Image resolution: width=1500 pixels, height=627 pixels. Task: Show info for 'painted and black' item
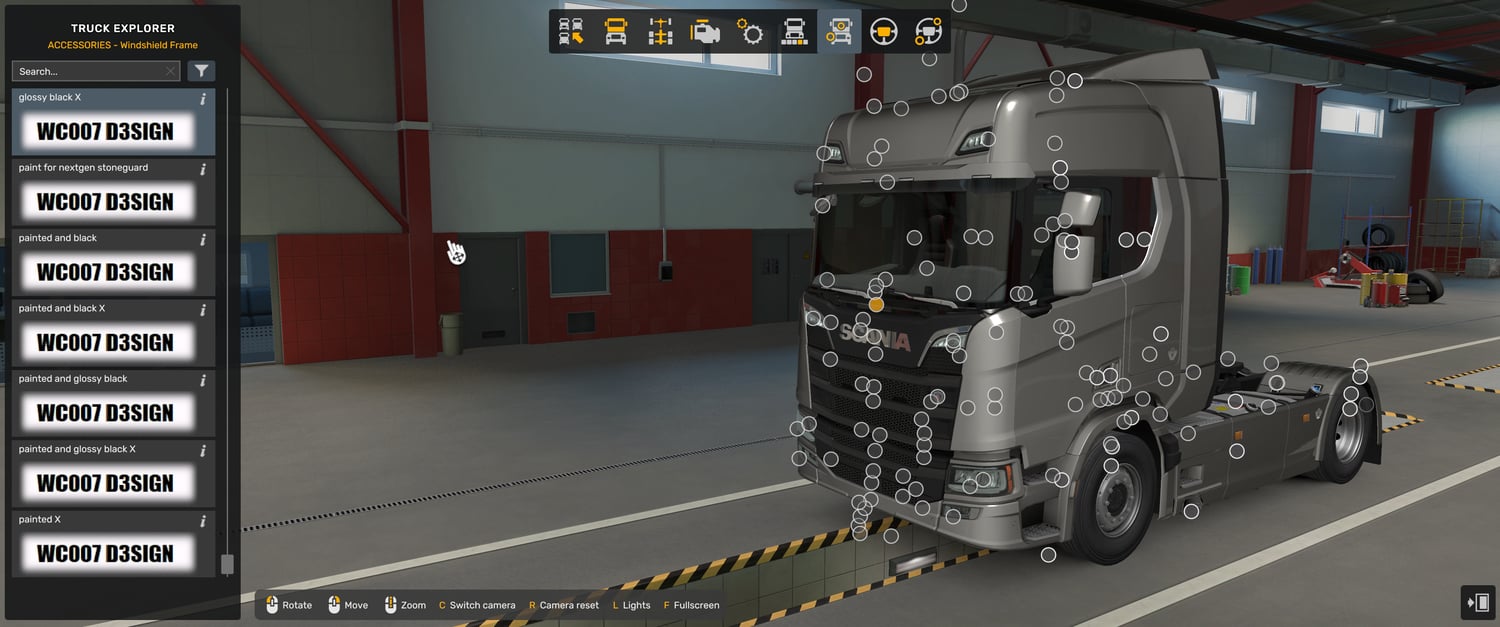coord(203,240)
